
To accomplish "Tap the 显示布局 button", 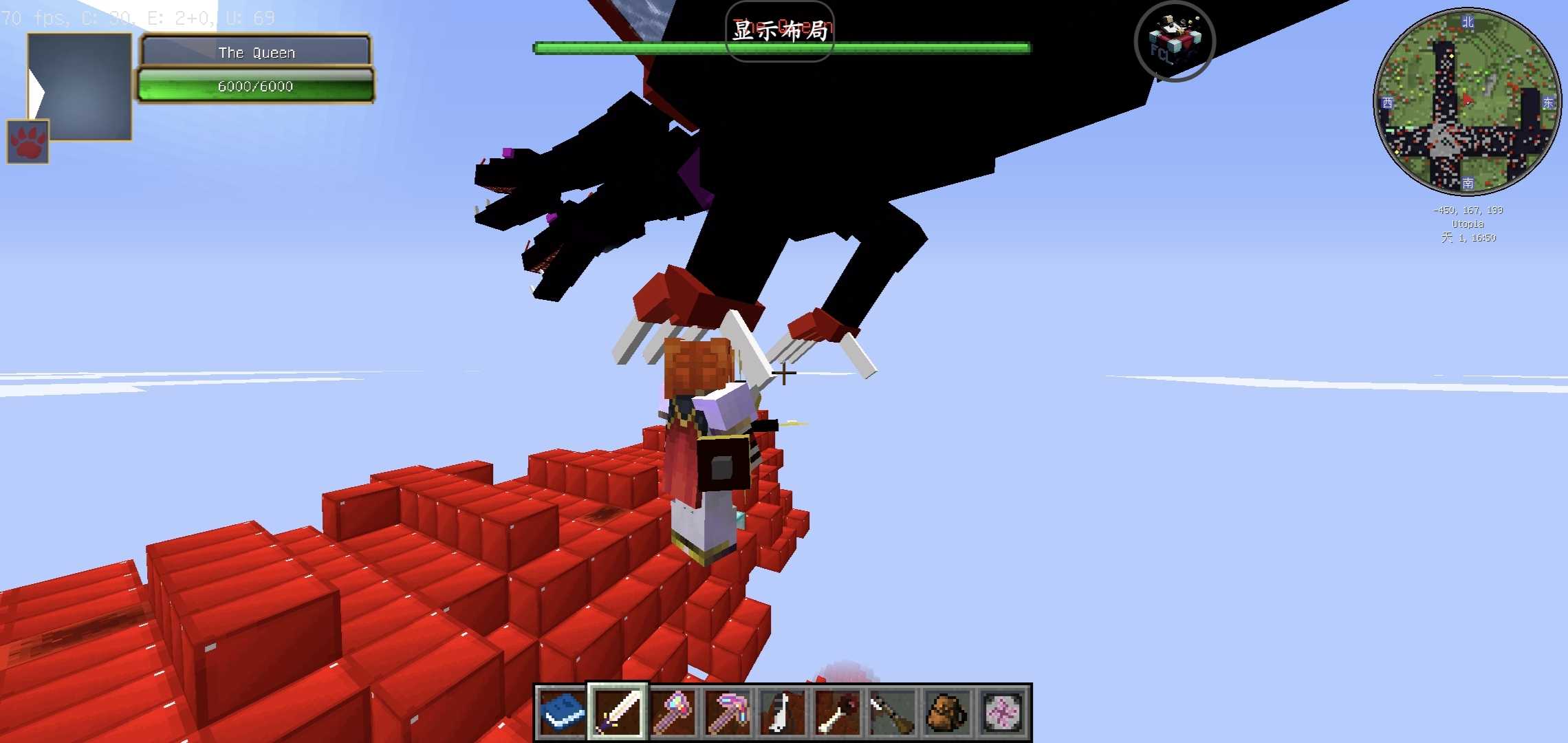I will click(779, 31).
